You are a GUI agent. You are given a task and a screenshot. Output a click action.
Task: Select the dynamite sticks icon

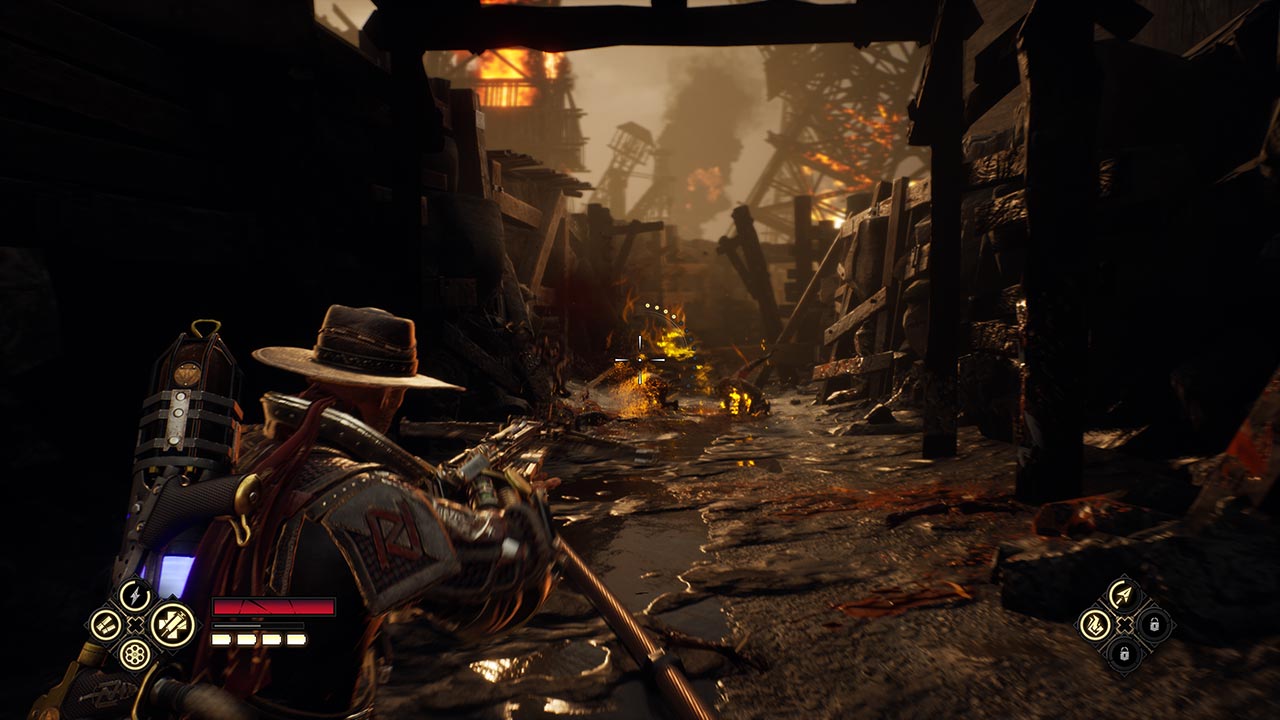point(105,625)
